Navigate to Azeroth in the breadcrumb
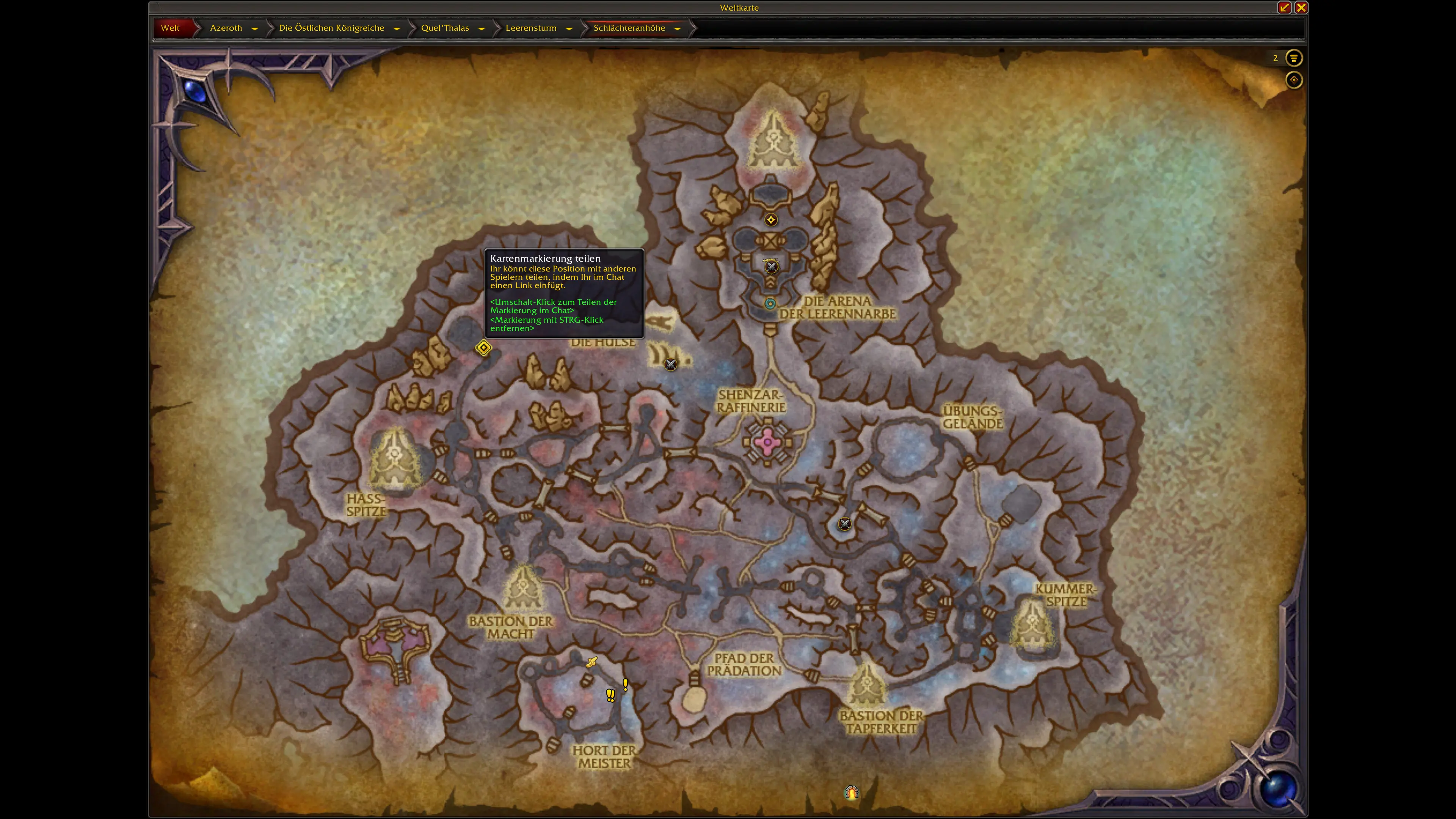 [226, 28]
